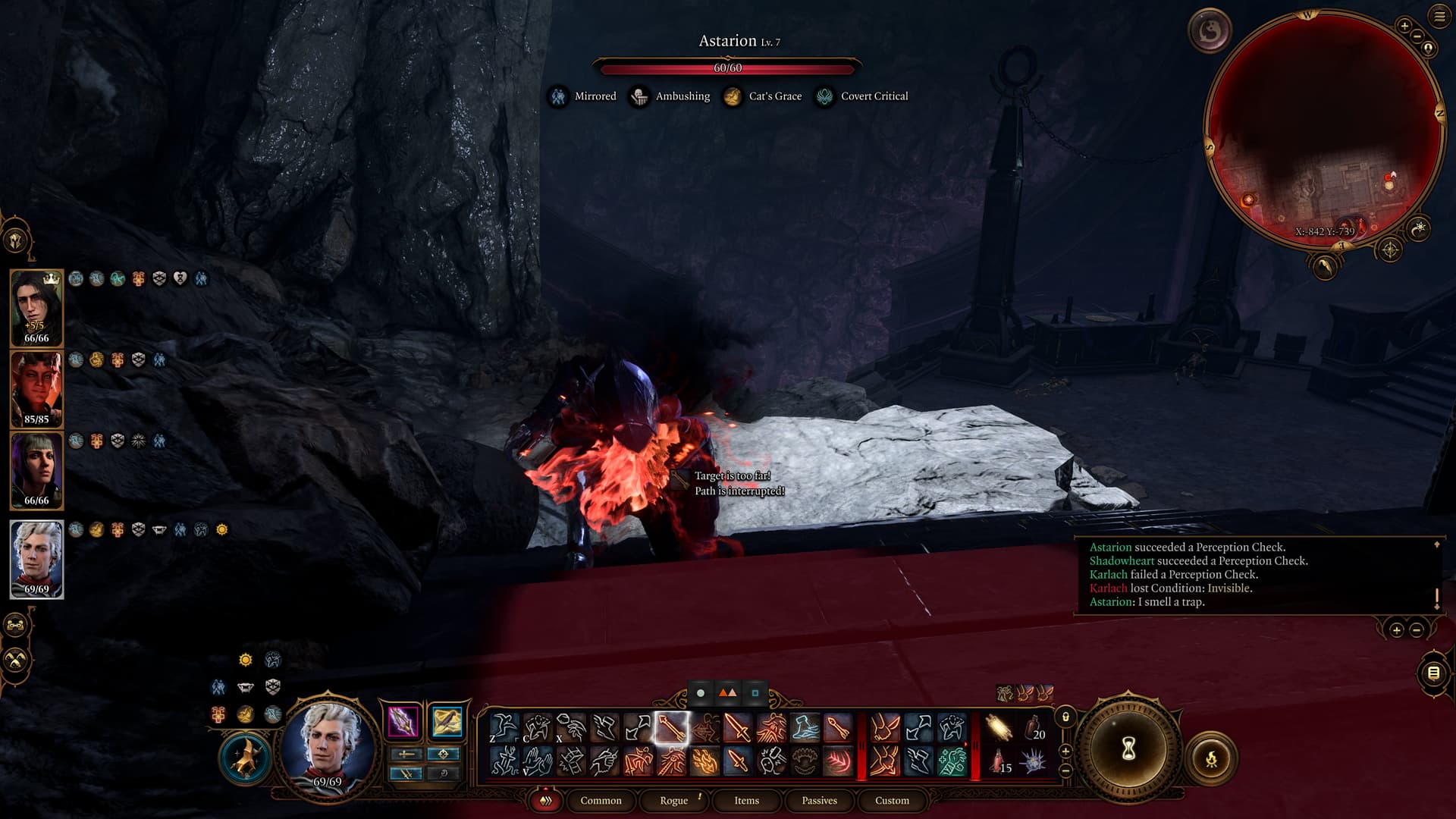Viewport: 1456px width, 819px height.
Task: Select Shadowheart's party portrait
Action: point(36,469)
